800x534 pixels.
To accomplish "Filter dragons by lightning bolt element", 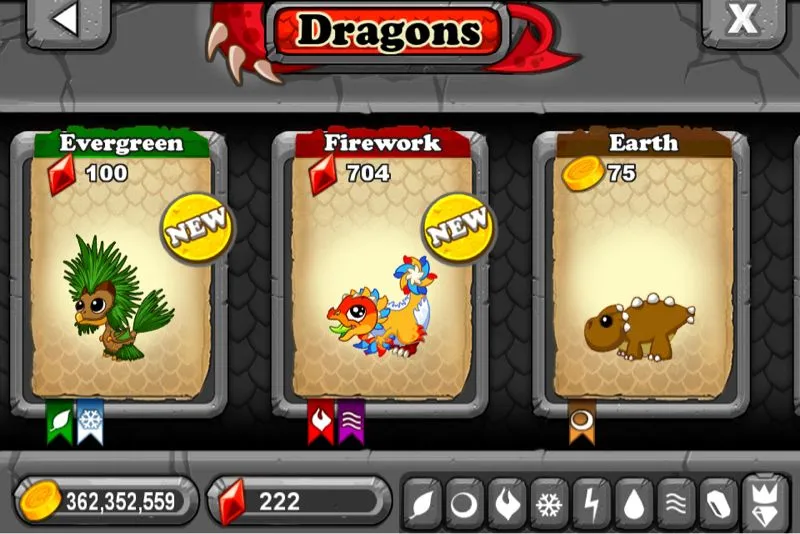I will (592, 503).
